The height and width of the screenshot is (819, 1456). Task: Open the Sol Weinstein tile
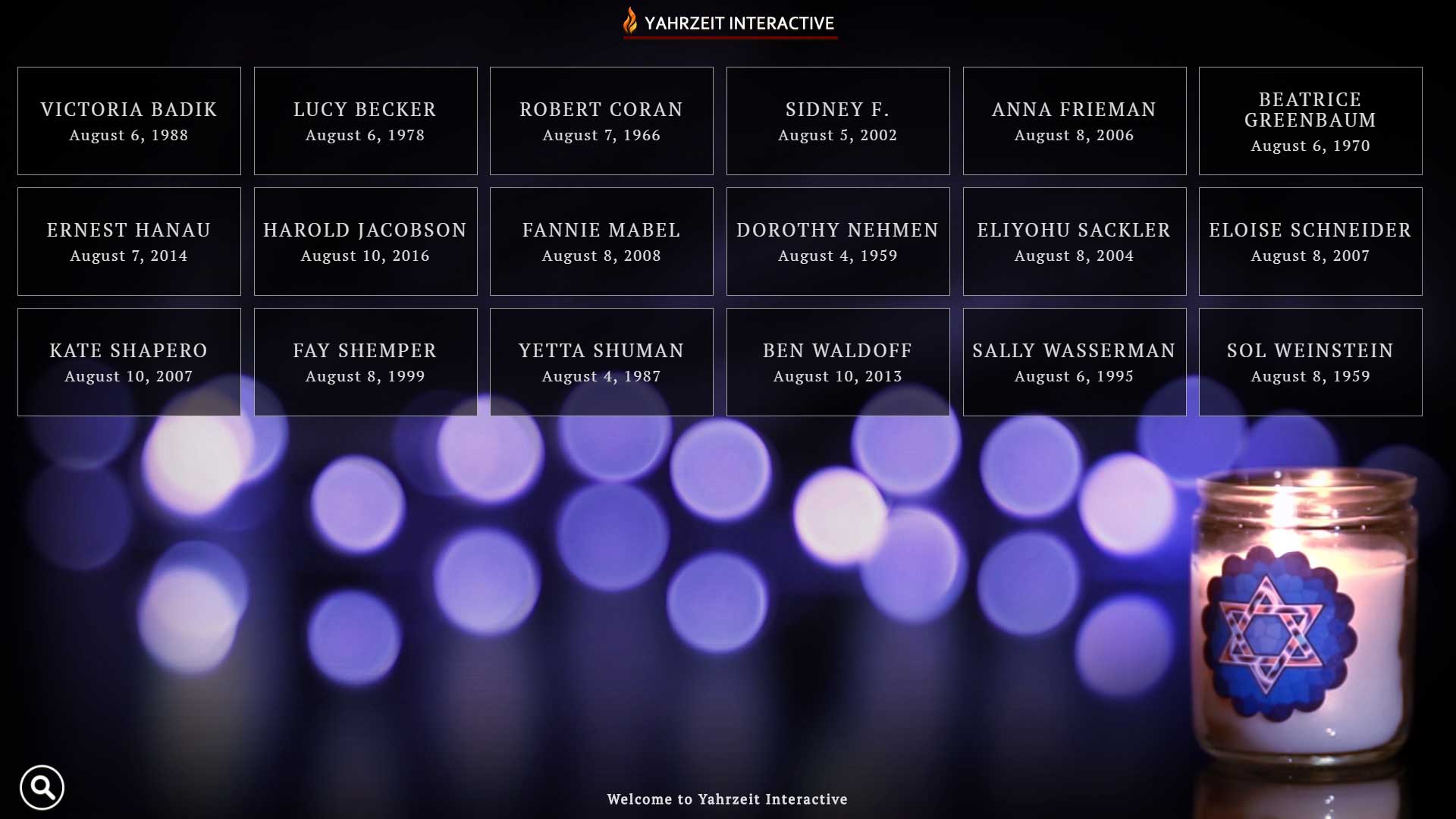point(1310,362)
